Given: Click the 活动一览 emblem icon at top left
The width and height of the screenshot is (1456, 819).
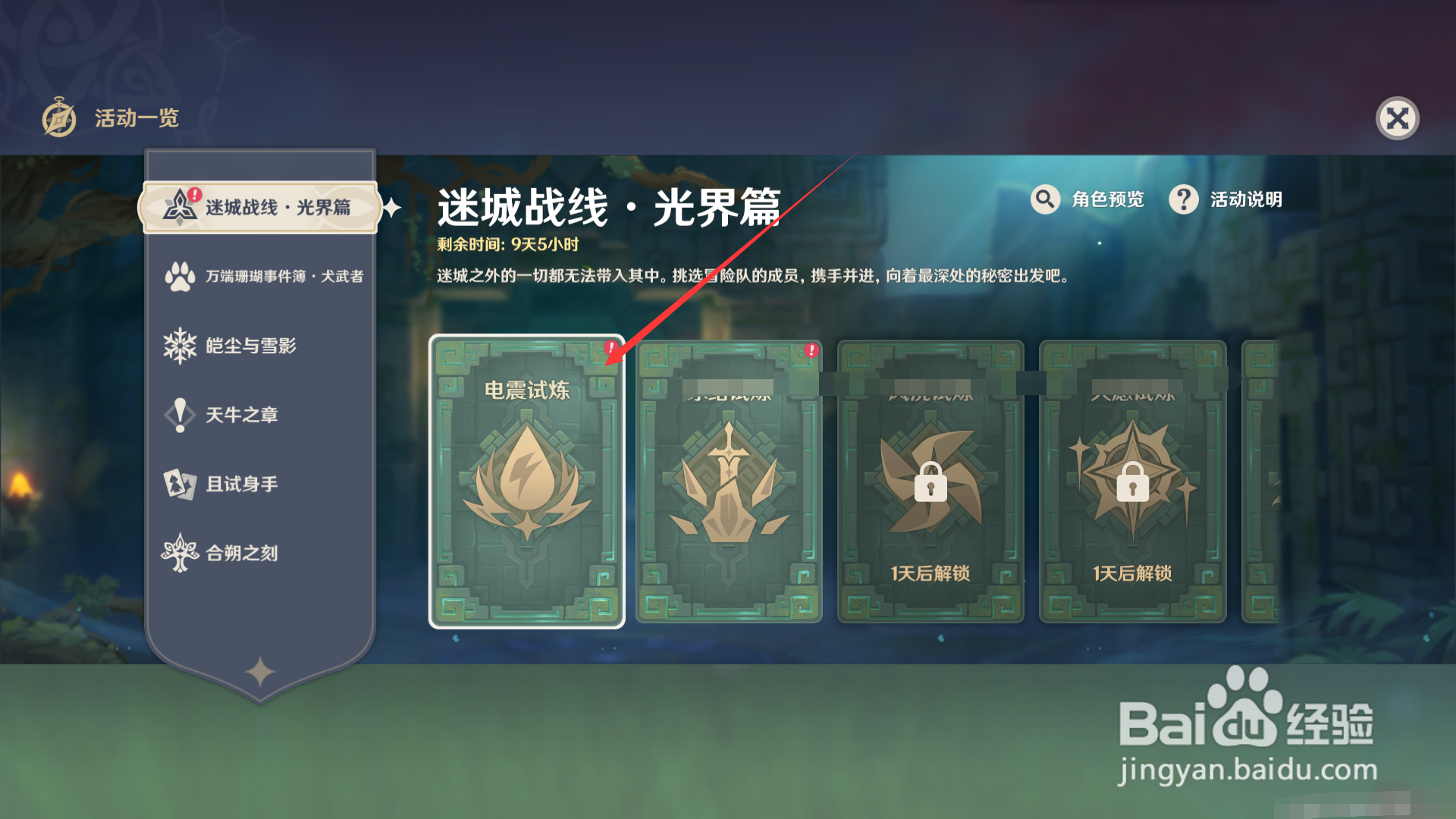Looking at the screenshot, I should [x=59, y=118].
